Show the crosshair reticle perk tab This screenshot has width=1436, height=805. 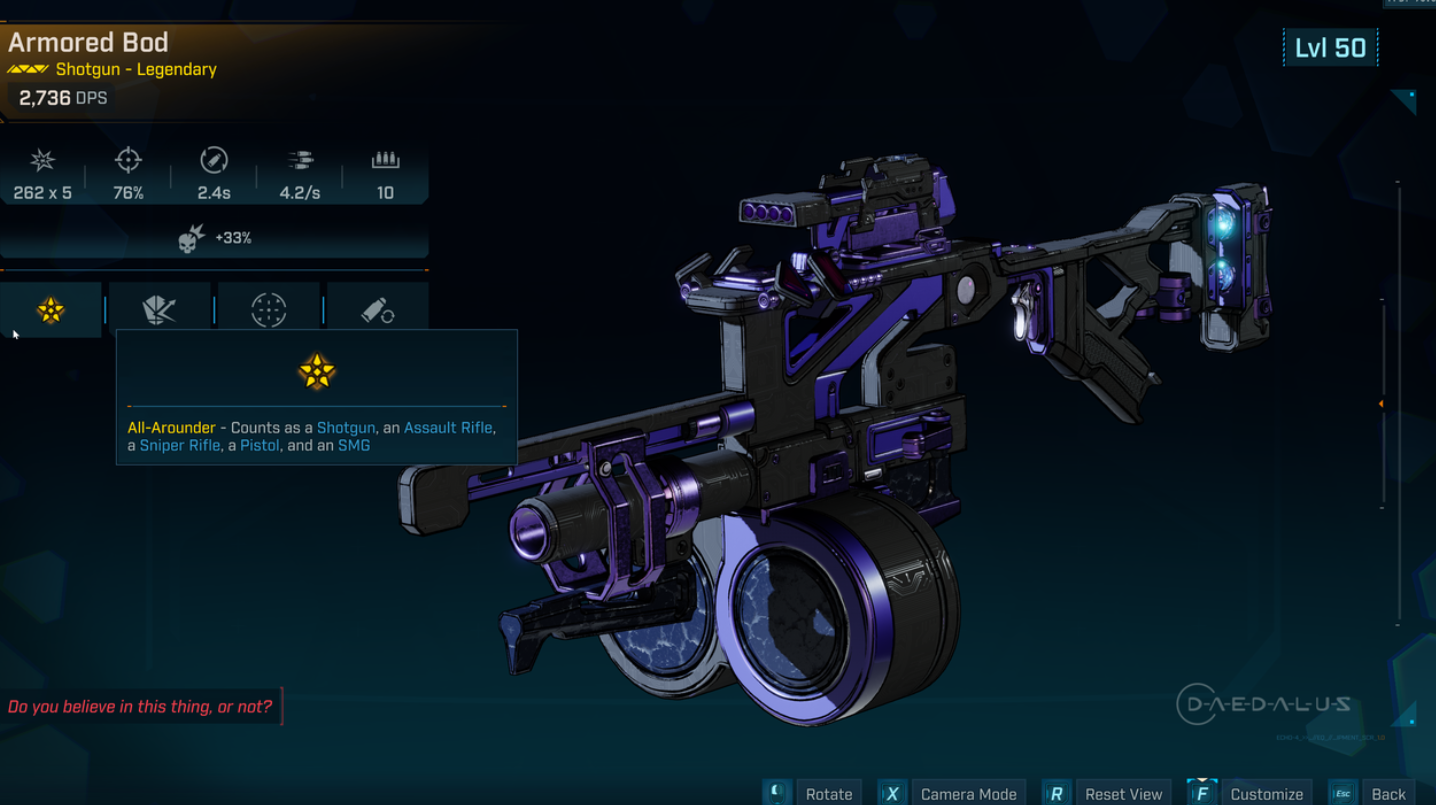269,310
